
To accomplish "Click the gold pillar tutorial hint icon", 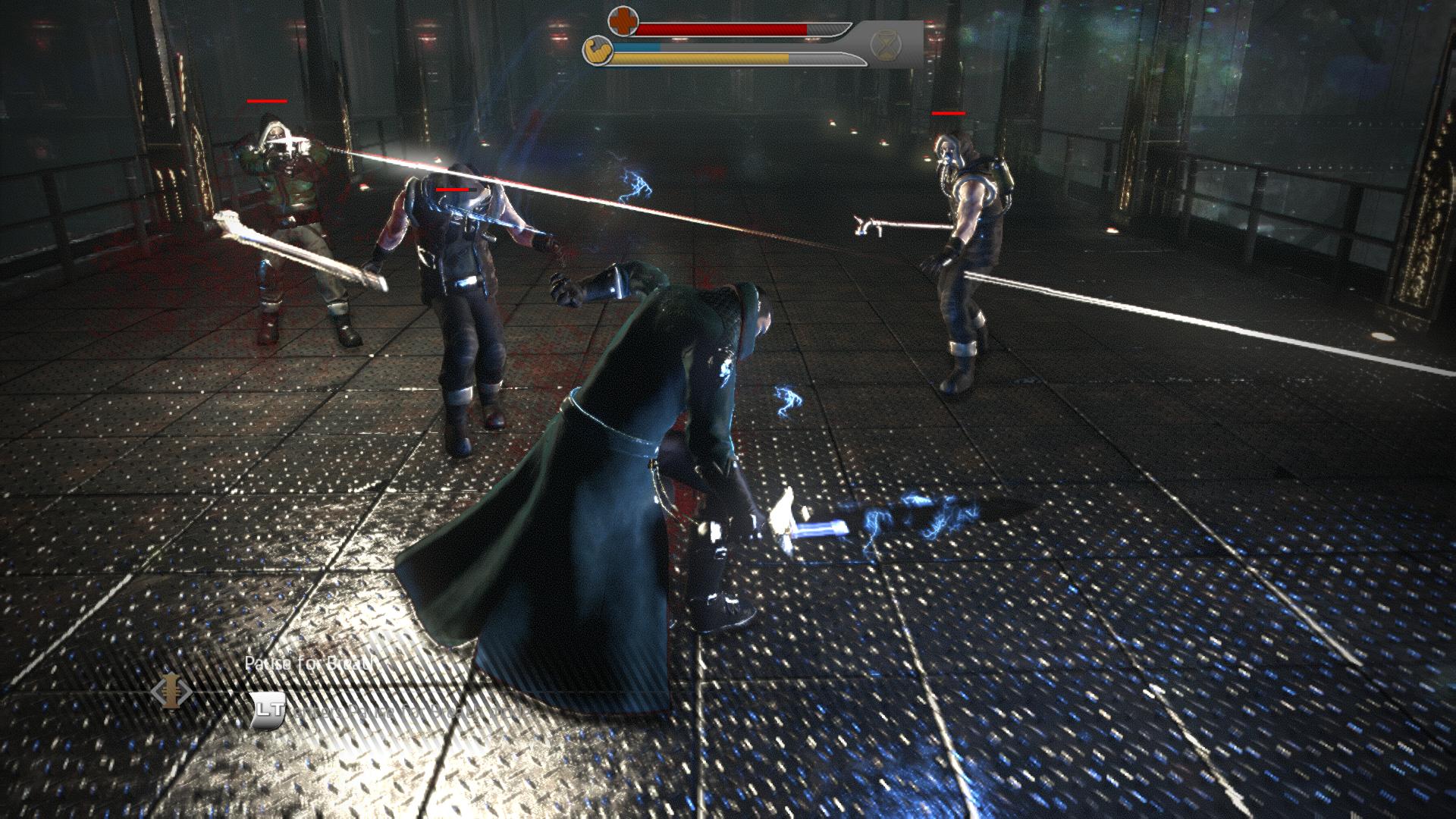I will [171, 692].
